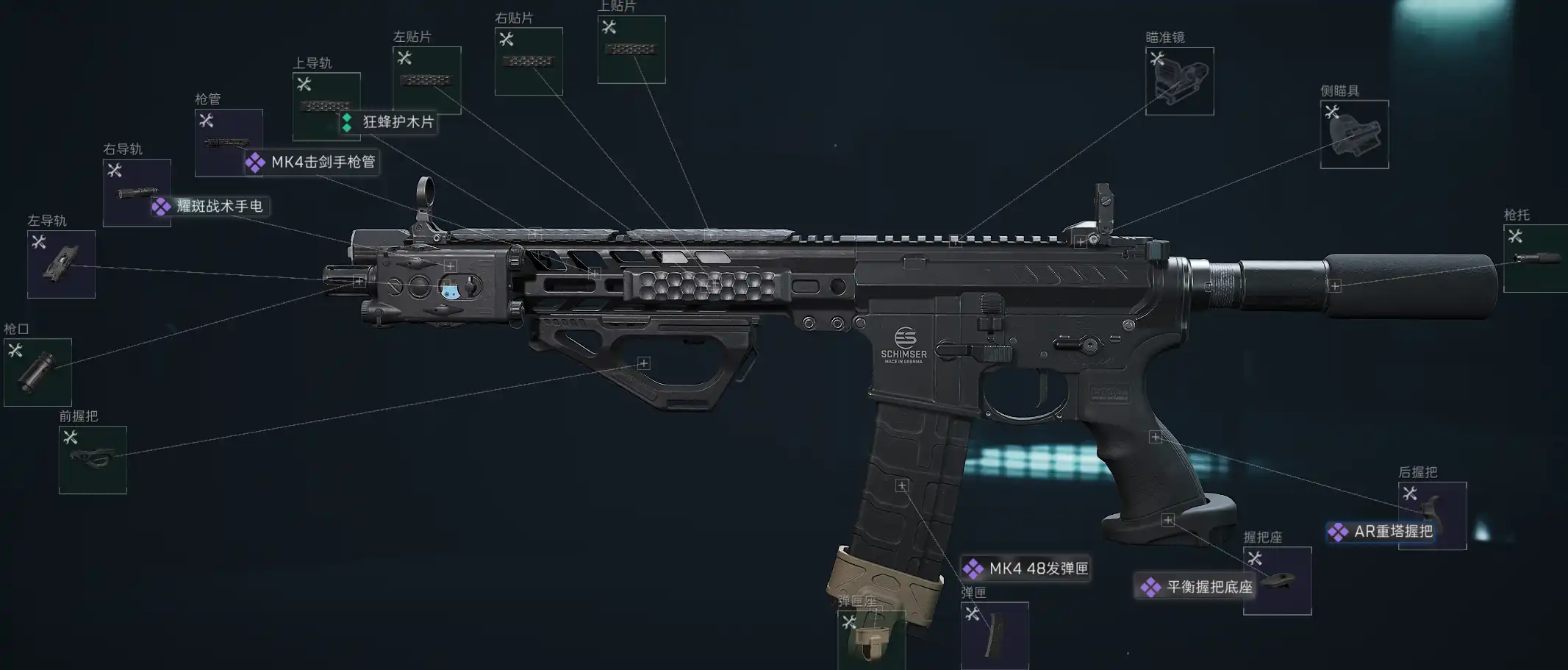Open the 前握把 foregrip slot
1568x670 pixels.
click(x=93, y=460)
